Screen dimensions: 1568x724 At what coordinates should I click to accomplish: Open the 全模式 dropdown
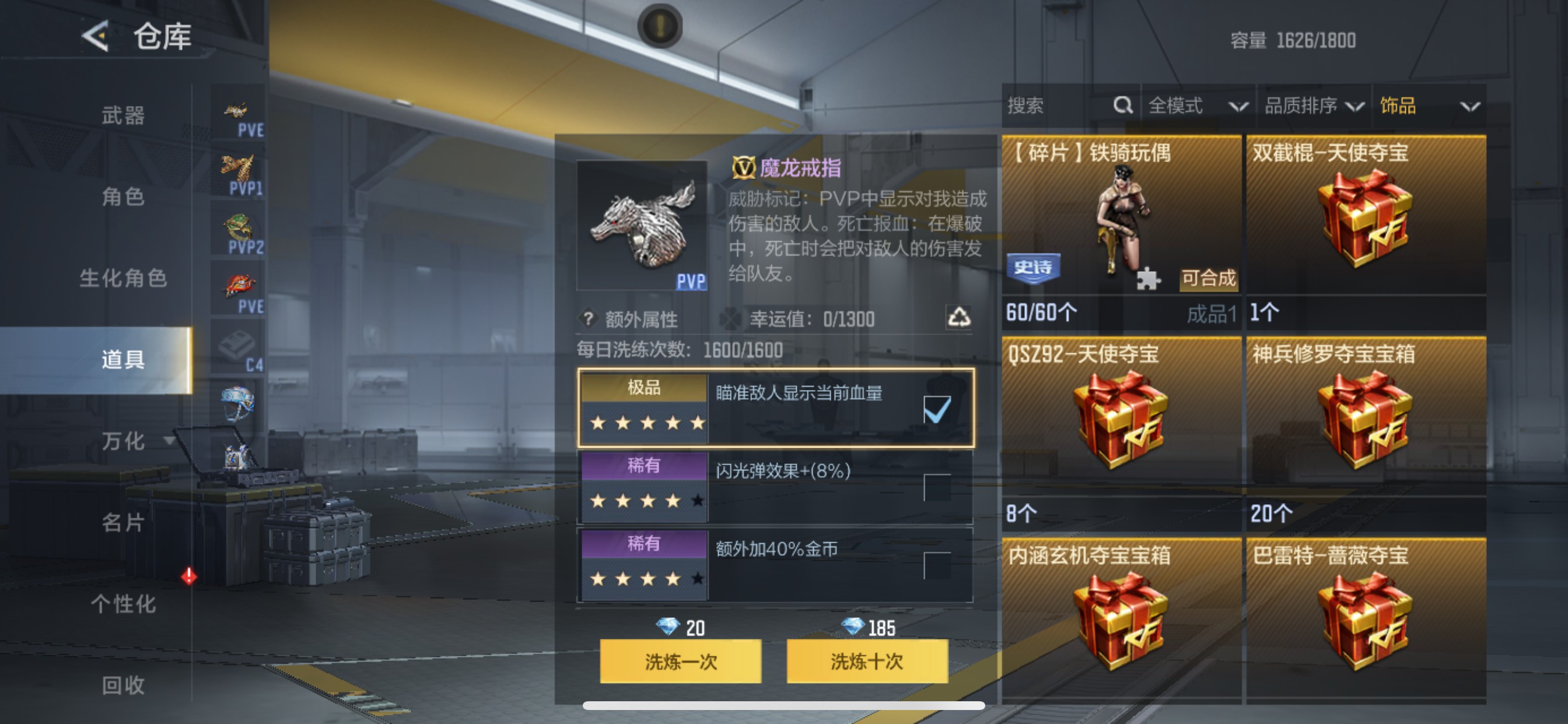pos(1198,106)
